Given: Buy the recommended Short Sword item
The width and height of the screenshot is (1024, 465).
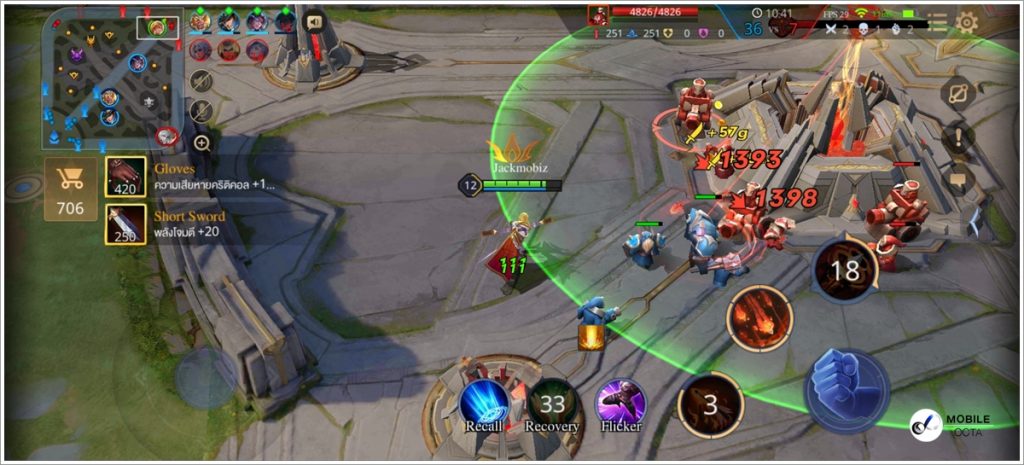Looking at the screenshot, I should click(125, 224).
